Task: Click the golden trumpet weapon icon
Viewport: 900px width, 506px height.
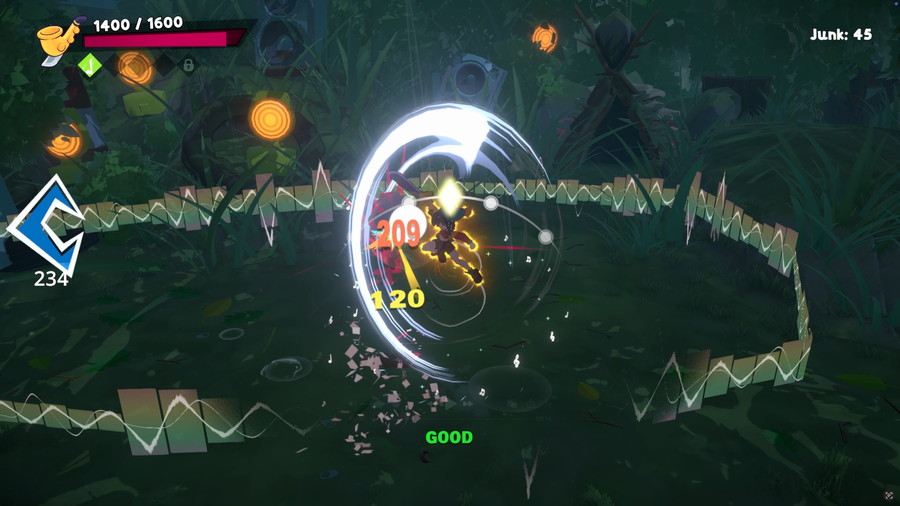Action: (x=54, y=41)
